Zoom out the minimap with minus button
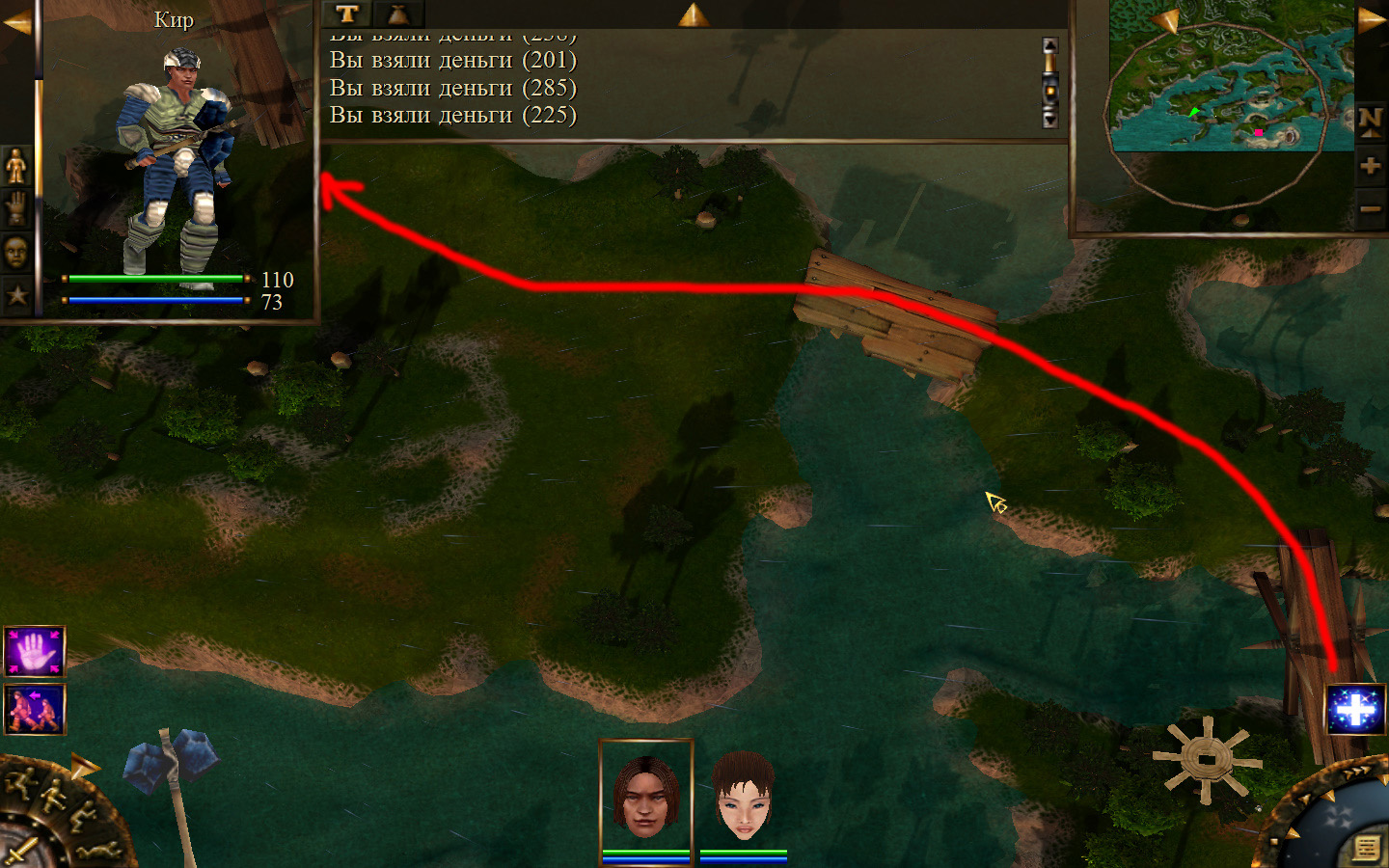 (1371, 208)
